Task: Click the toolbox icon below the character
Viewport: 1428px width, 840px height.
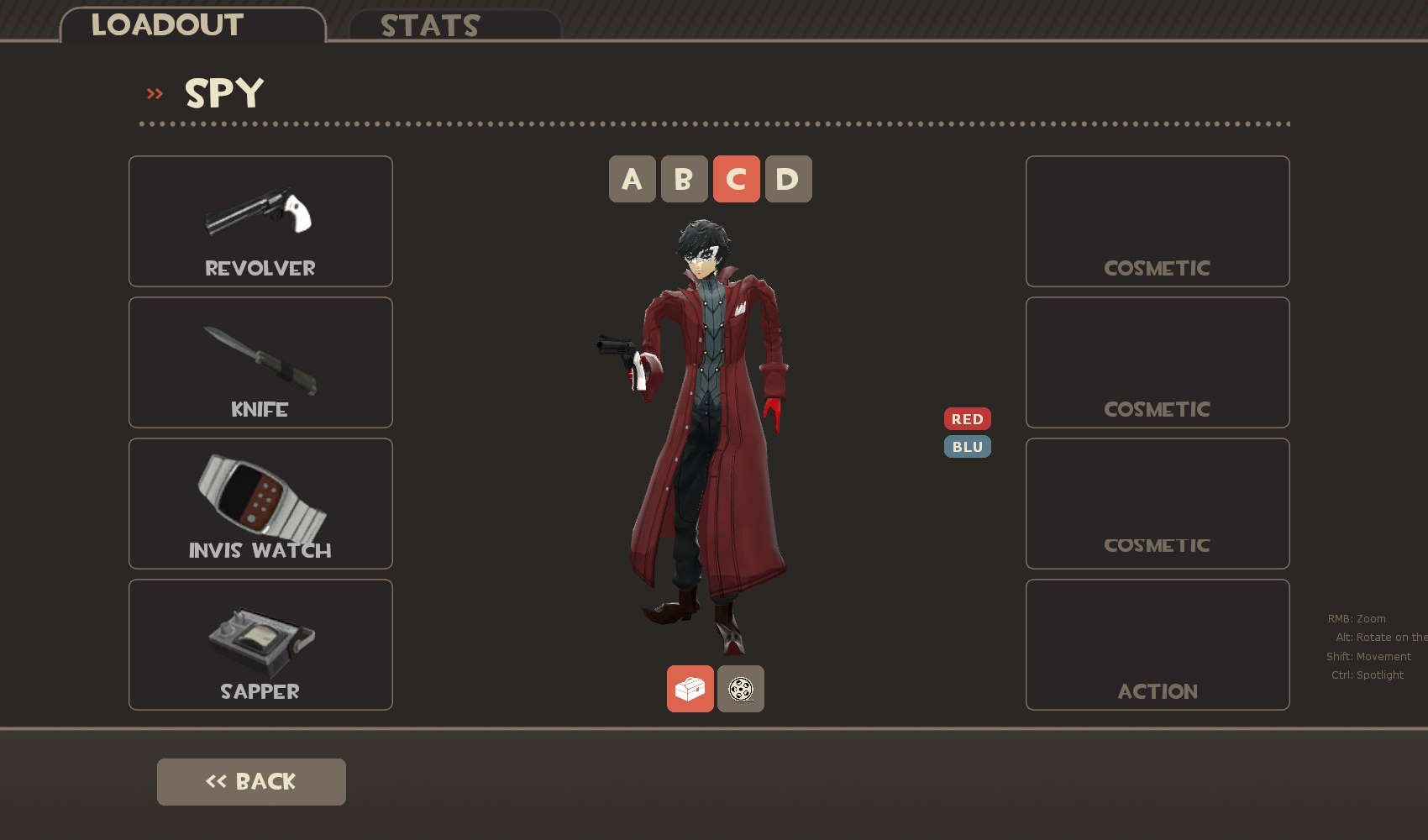Action: pyautogui.click(x=690, y=689)
